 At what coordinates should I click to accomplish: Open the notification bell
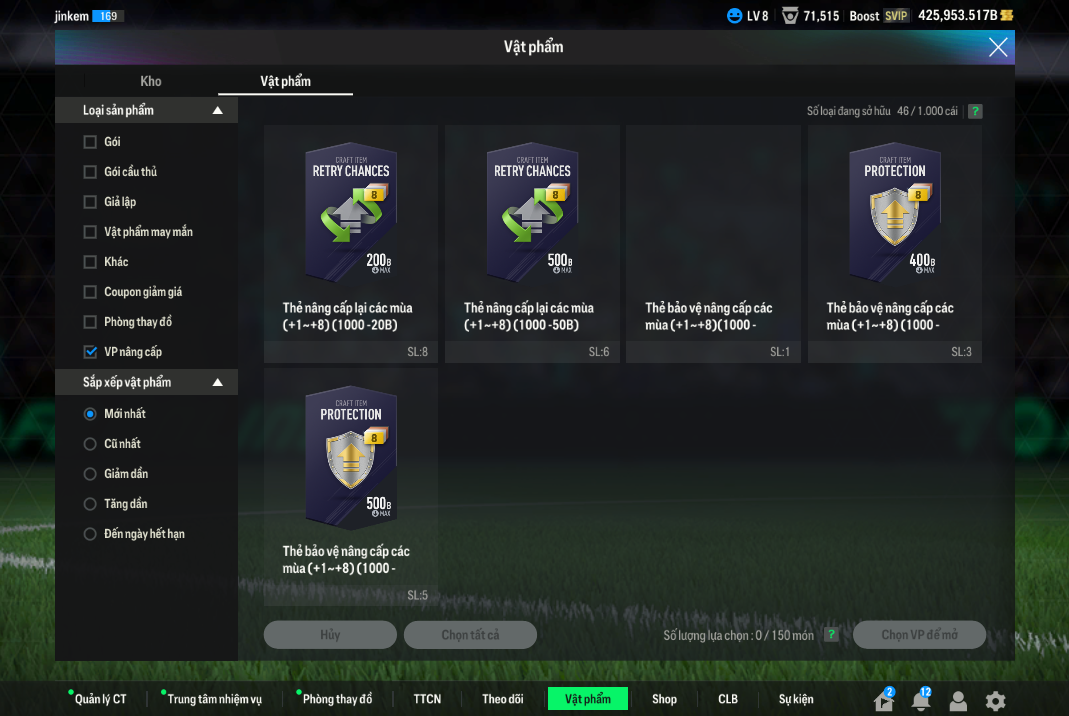coord(920,701)
